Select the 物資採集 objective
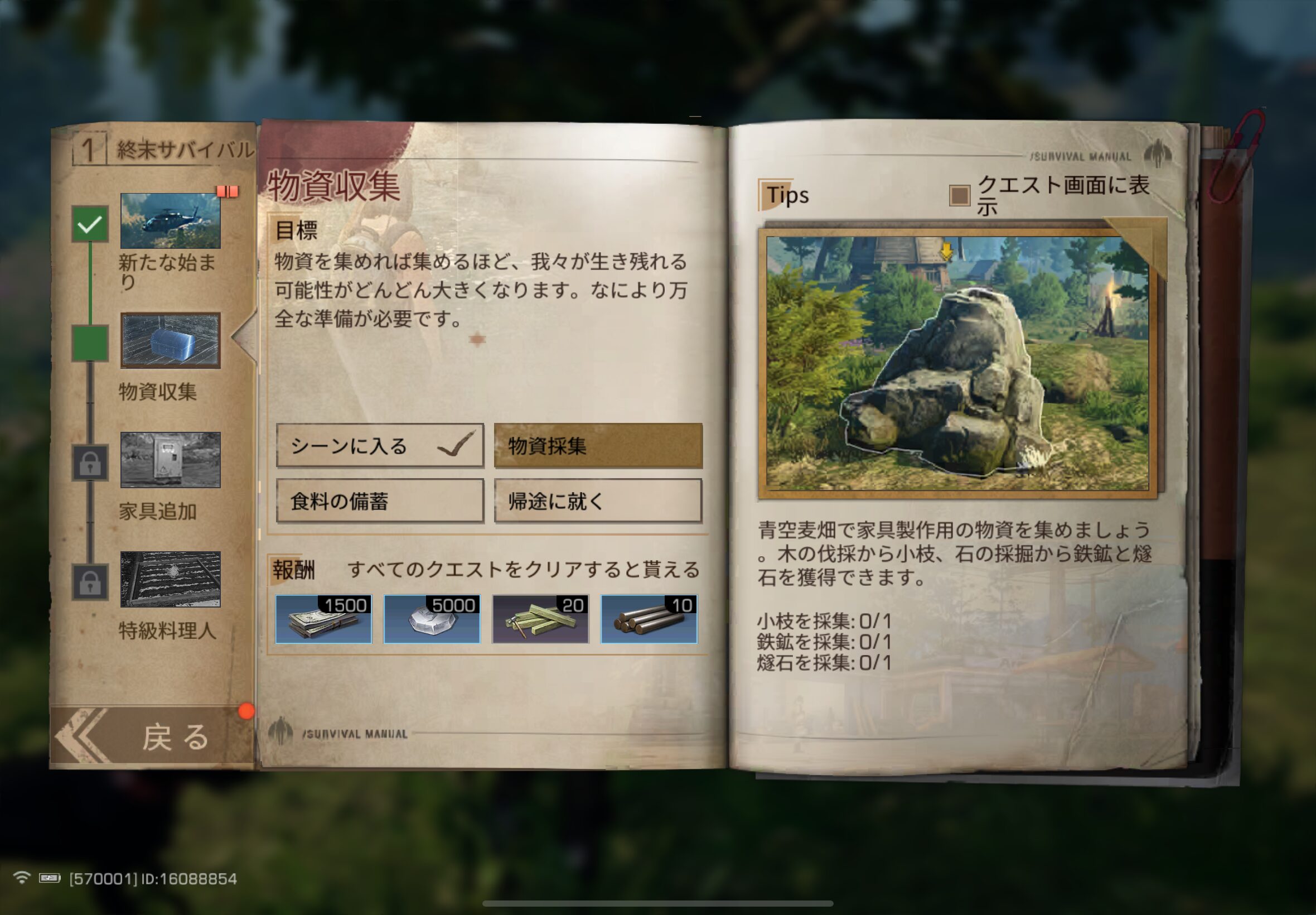Image resolution: width=1316 pixels, height=915 pixels. click(598, 445)
